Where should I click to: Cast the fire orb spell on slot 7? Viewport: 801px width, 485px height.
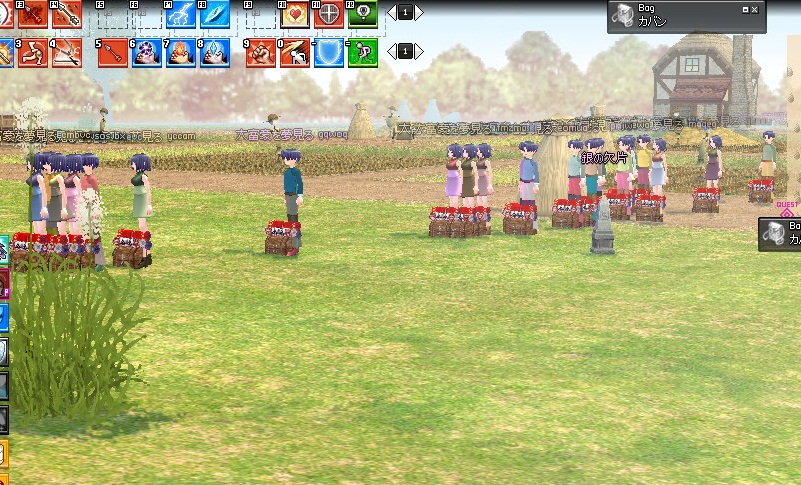pos(180,51)
